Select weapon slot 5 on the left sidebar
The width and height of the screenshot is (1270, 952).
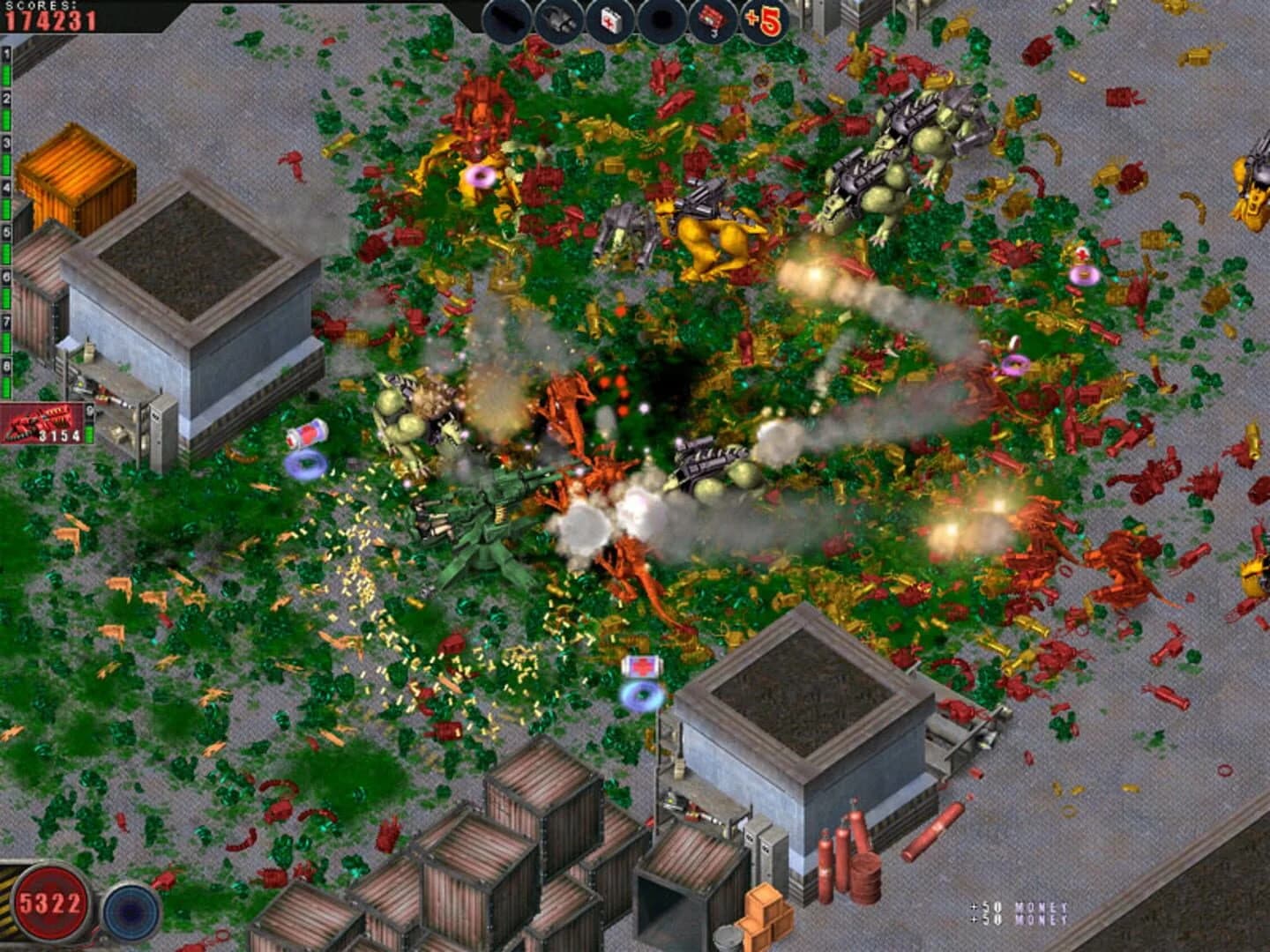[x=6, y=230]
